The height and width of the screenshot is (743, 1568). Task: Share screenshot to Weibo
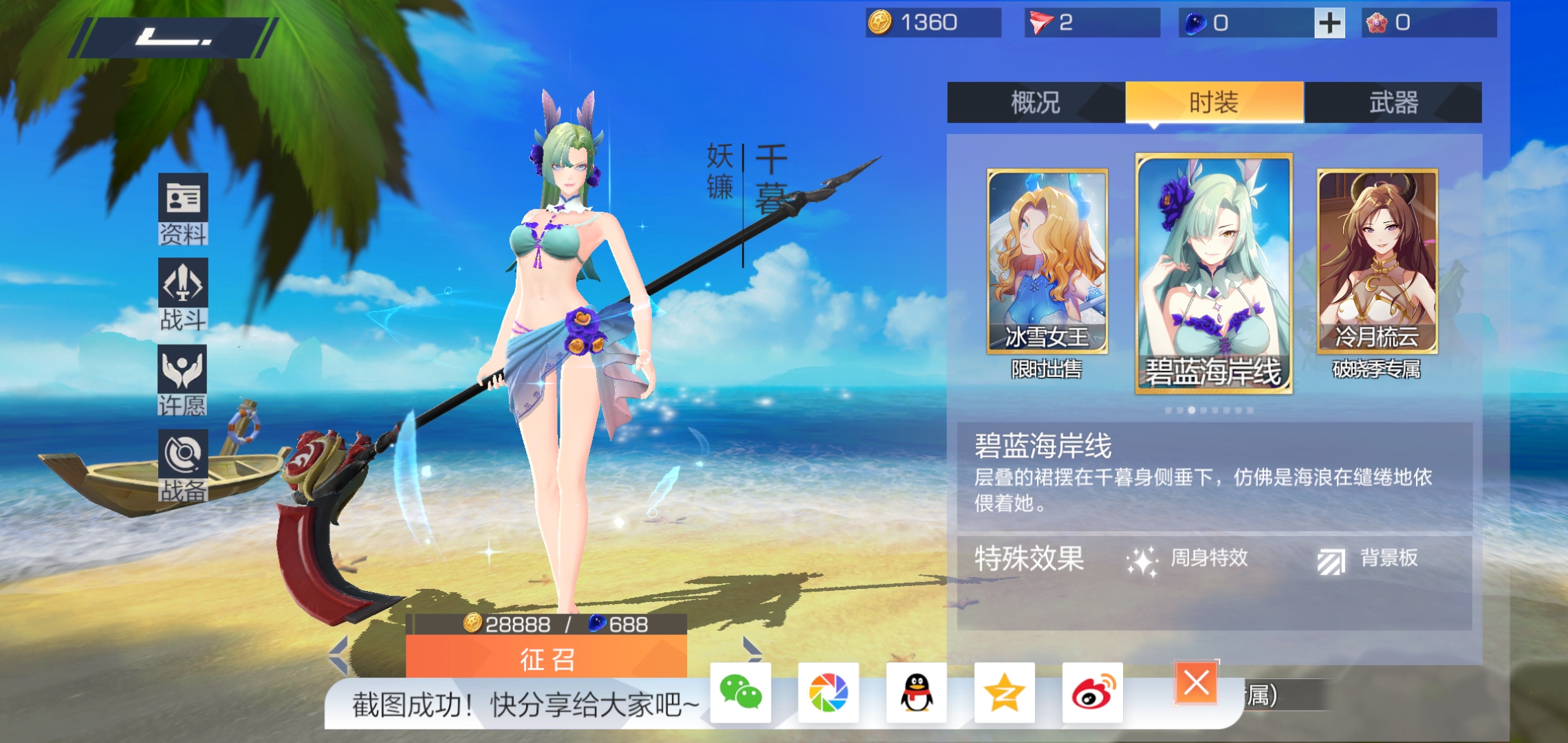click(x=1093, y=693)
